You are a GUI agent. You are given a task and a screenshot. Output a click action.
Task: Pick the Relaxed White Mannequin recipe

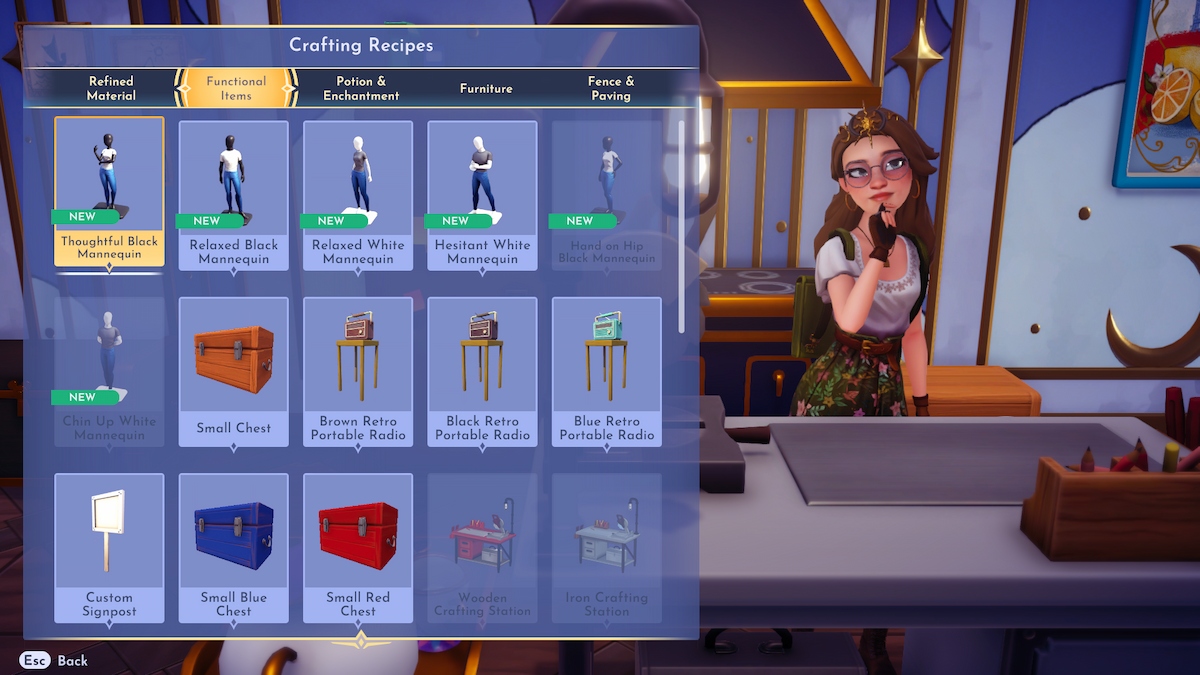coord(358,195)
